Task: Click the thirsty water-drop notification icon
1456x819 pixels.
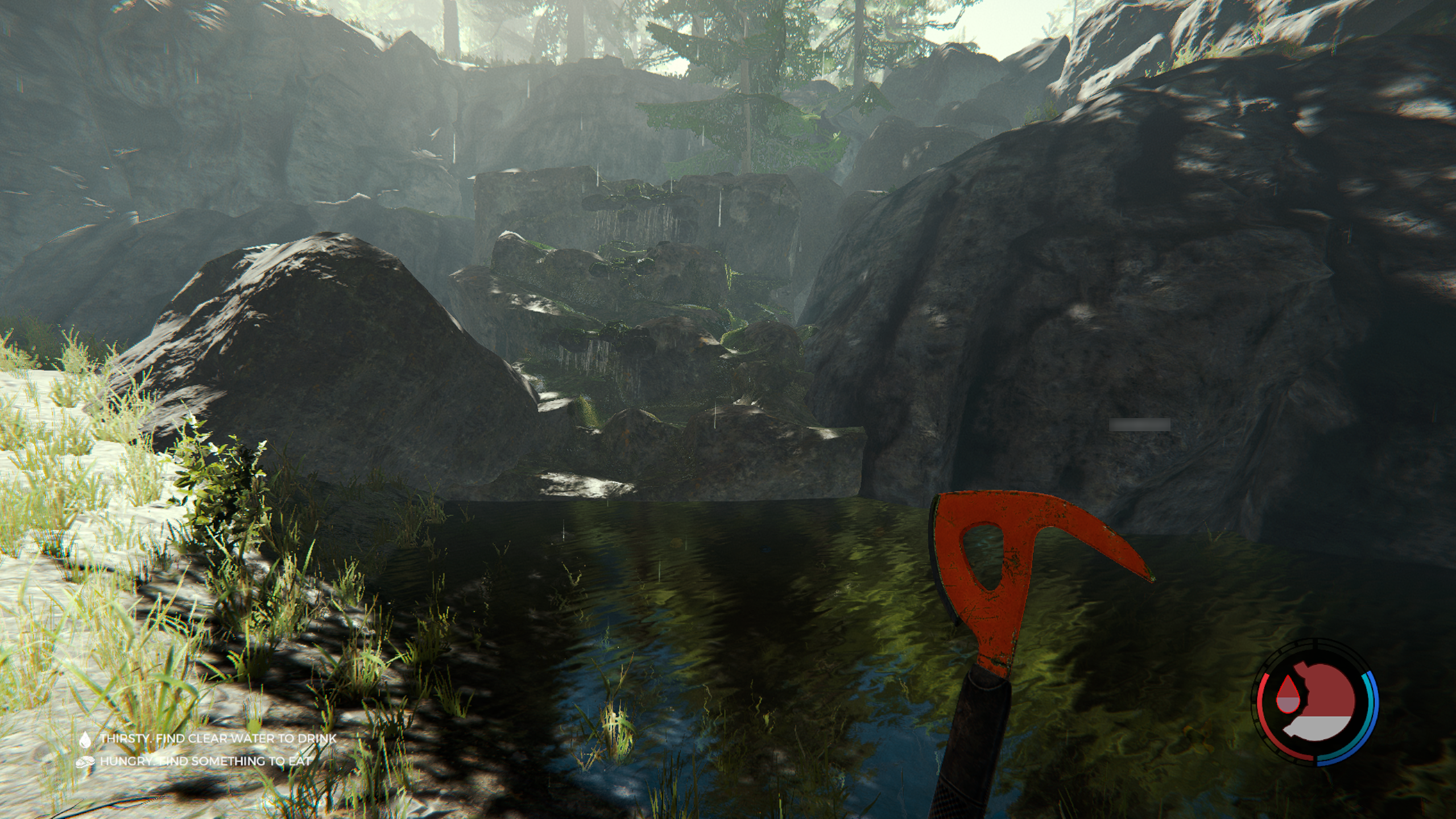Action: click(x=85, y=739)
